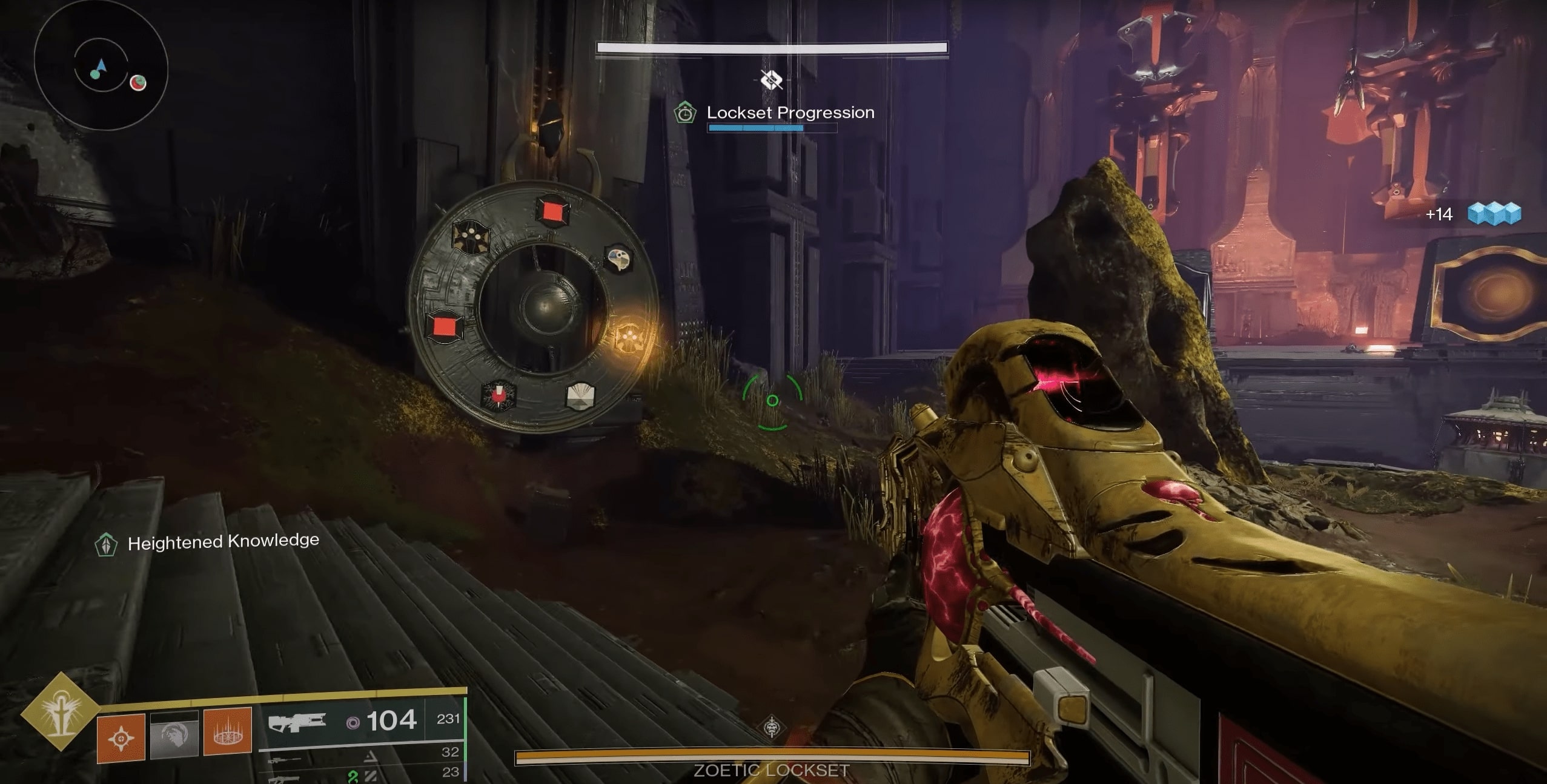Activate the orange rift class ability icon
Viewport: 1547px width, 784px height.
click(x=228, y=731)
